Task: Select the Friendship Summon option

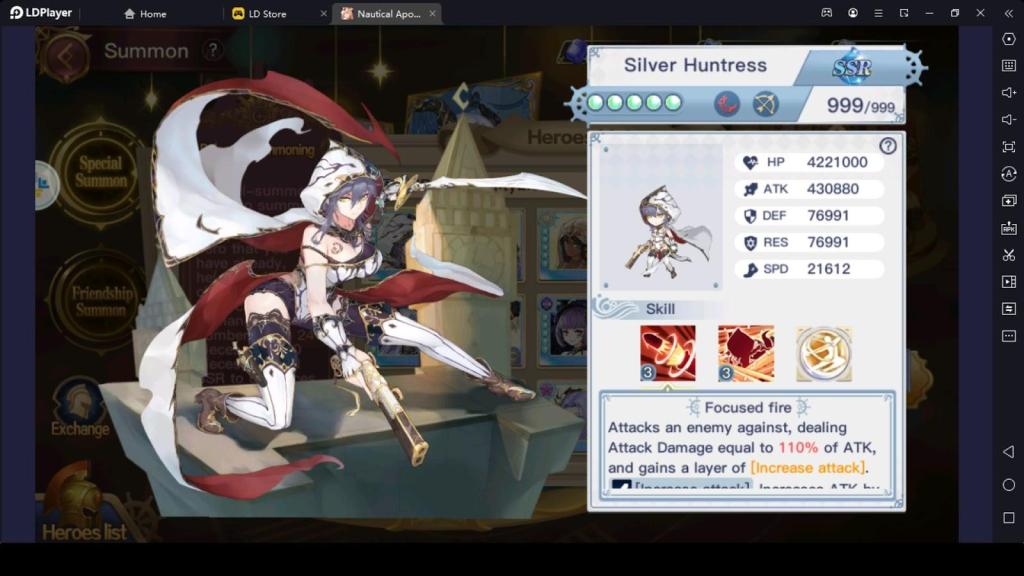Action: [101, 300]
